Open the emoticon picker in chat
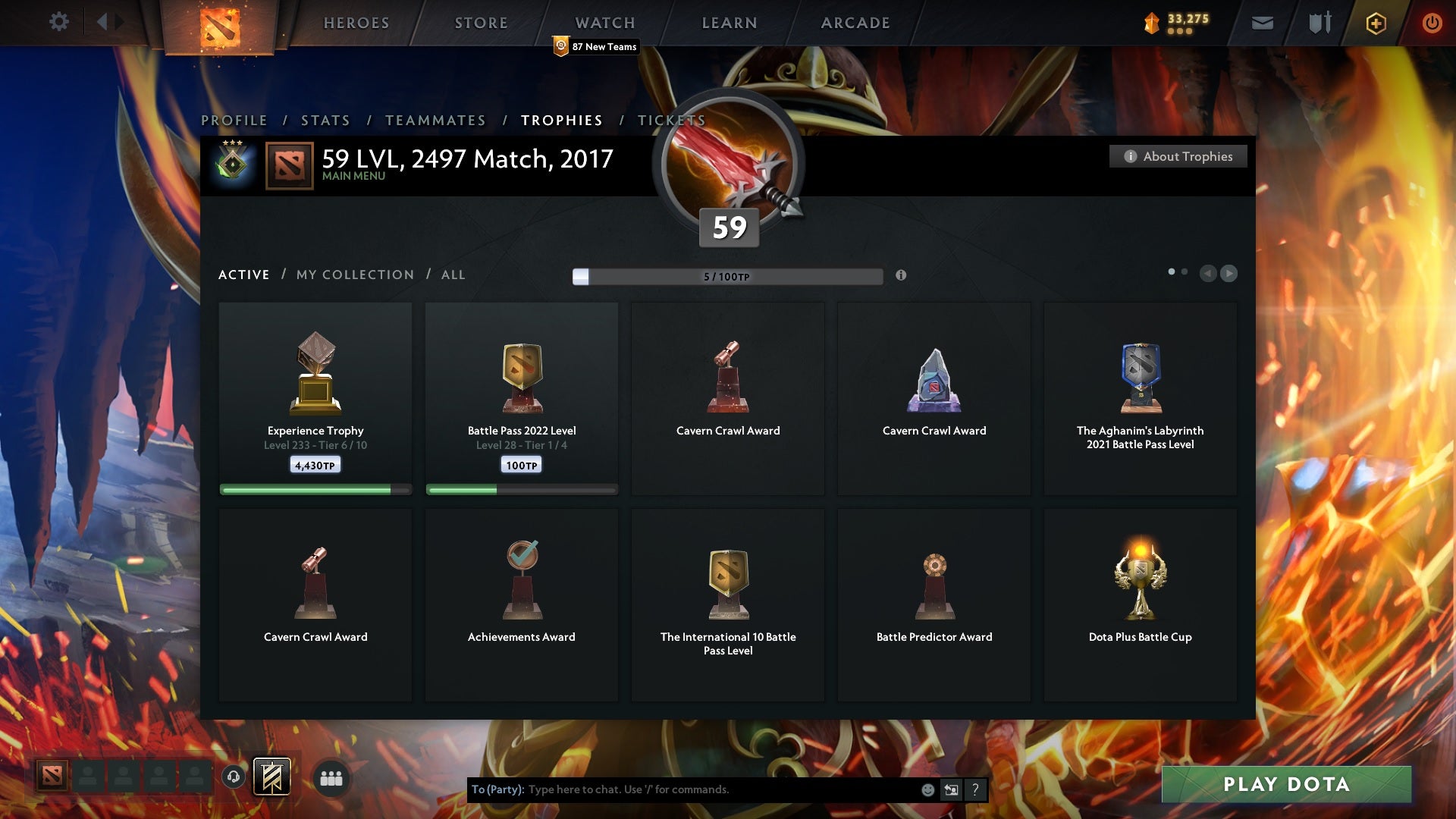 [927, 789]
